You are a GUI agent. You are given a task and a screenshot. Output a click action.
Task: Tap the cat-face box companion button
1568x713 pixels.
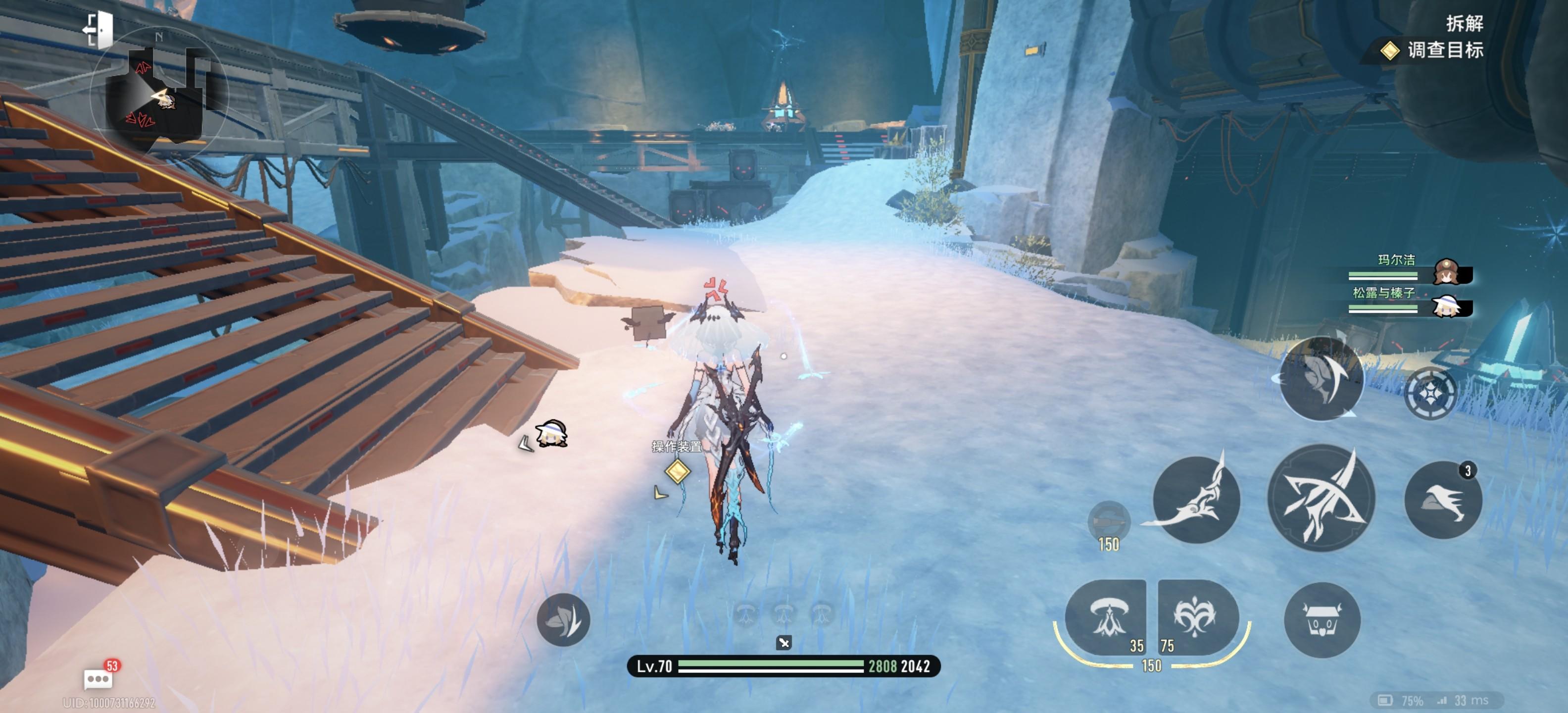[x=1322, y=620]
